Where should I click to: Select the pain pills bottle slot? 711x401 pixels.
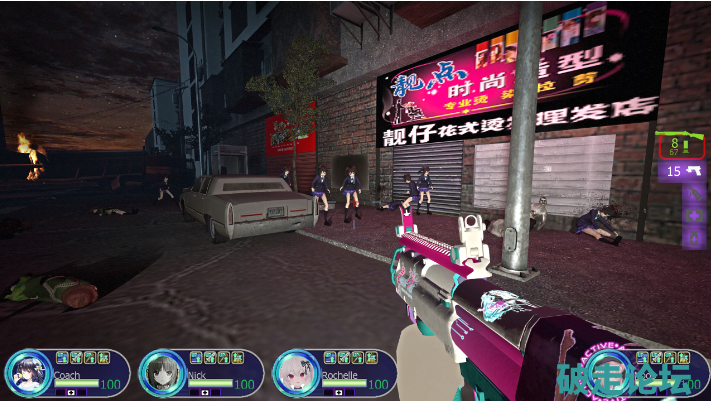[x=694, y=236]
